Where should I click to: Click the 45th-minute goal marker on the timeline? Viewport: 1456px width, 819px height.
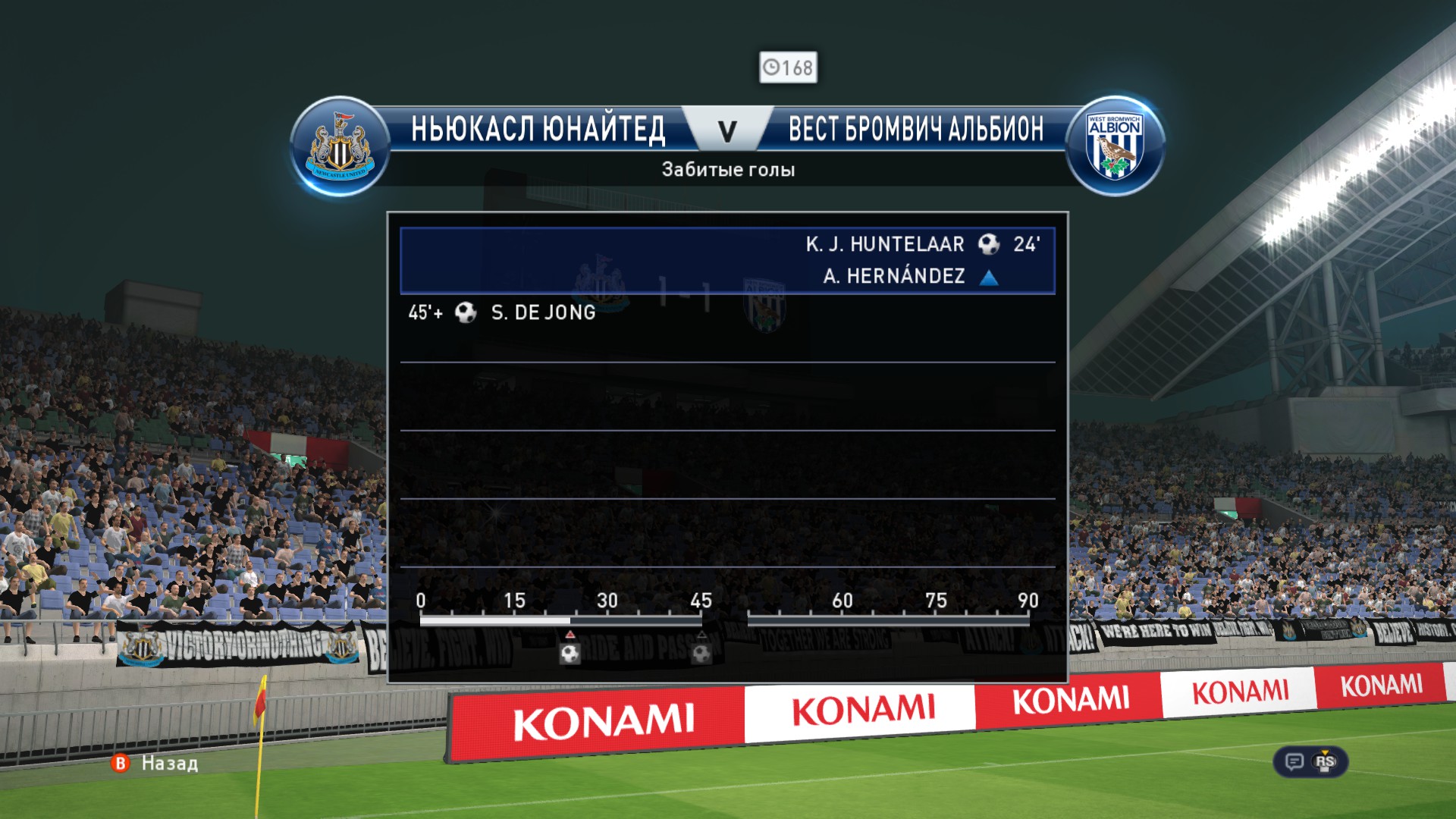point(701,652)
